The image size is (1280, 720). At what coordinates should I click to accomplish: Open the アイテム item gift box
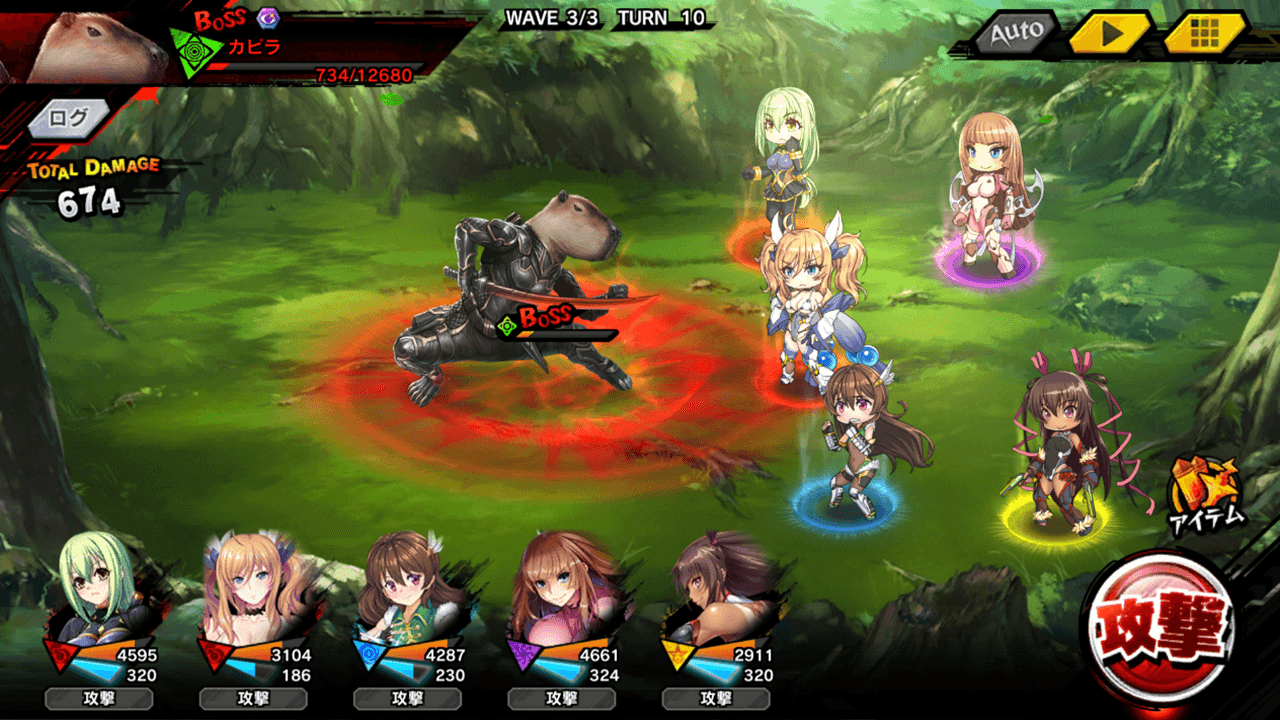[1206, 490]
